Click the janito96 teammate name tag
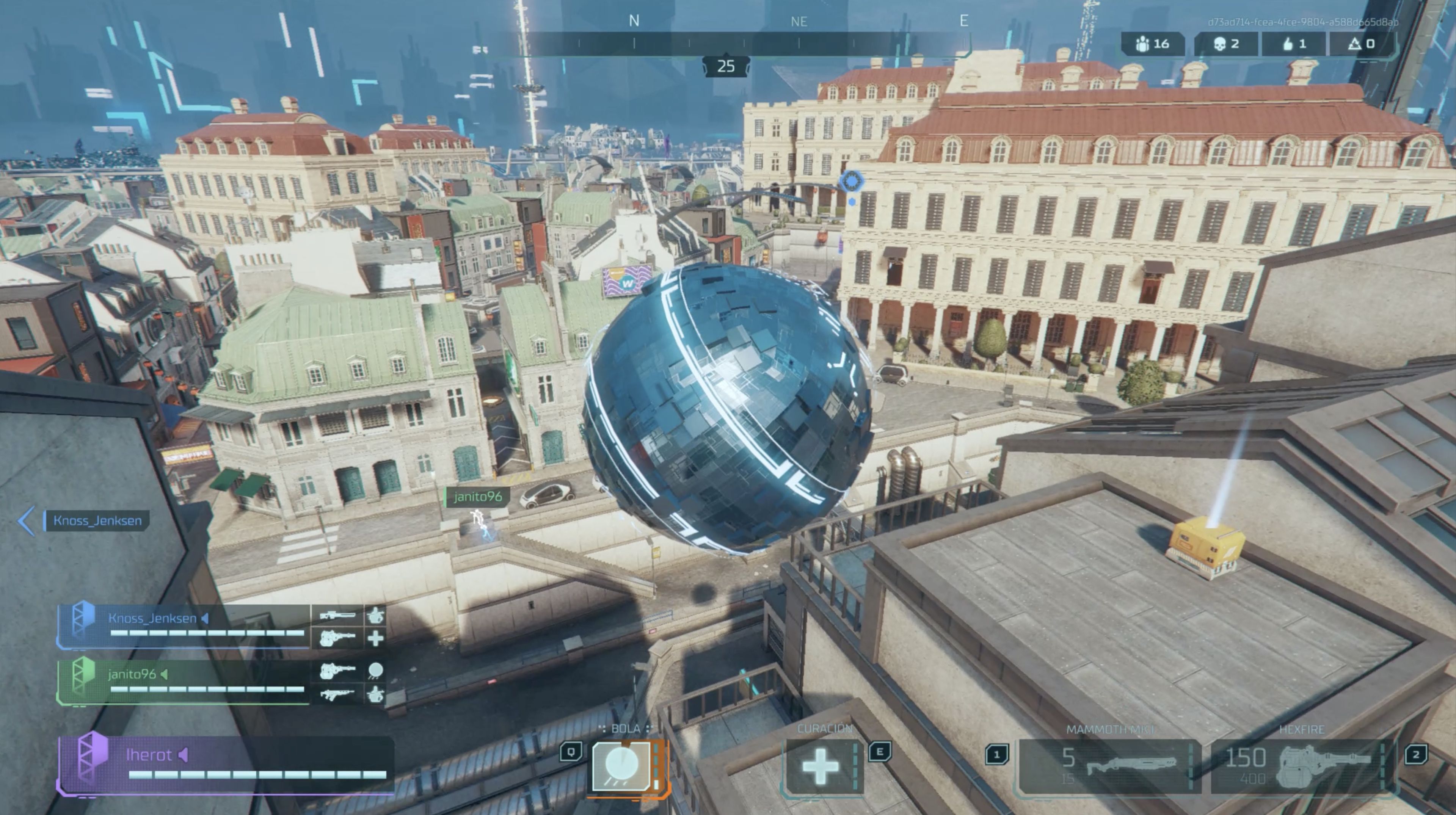This screenshot has width=1456, height=815. click(x=478, y=497)
